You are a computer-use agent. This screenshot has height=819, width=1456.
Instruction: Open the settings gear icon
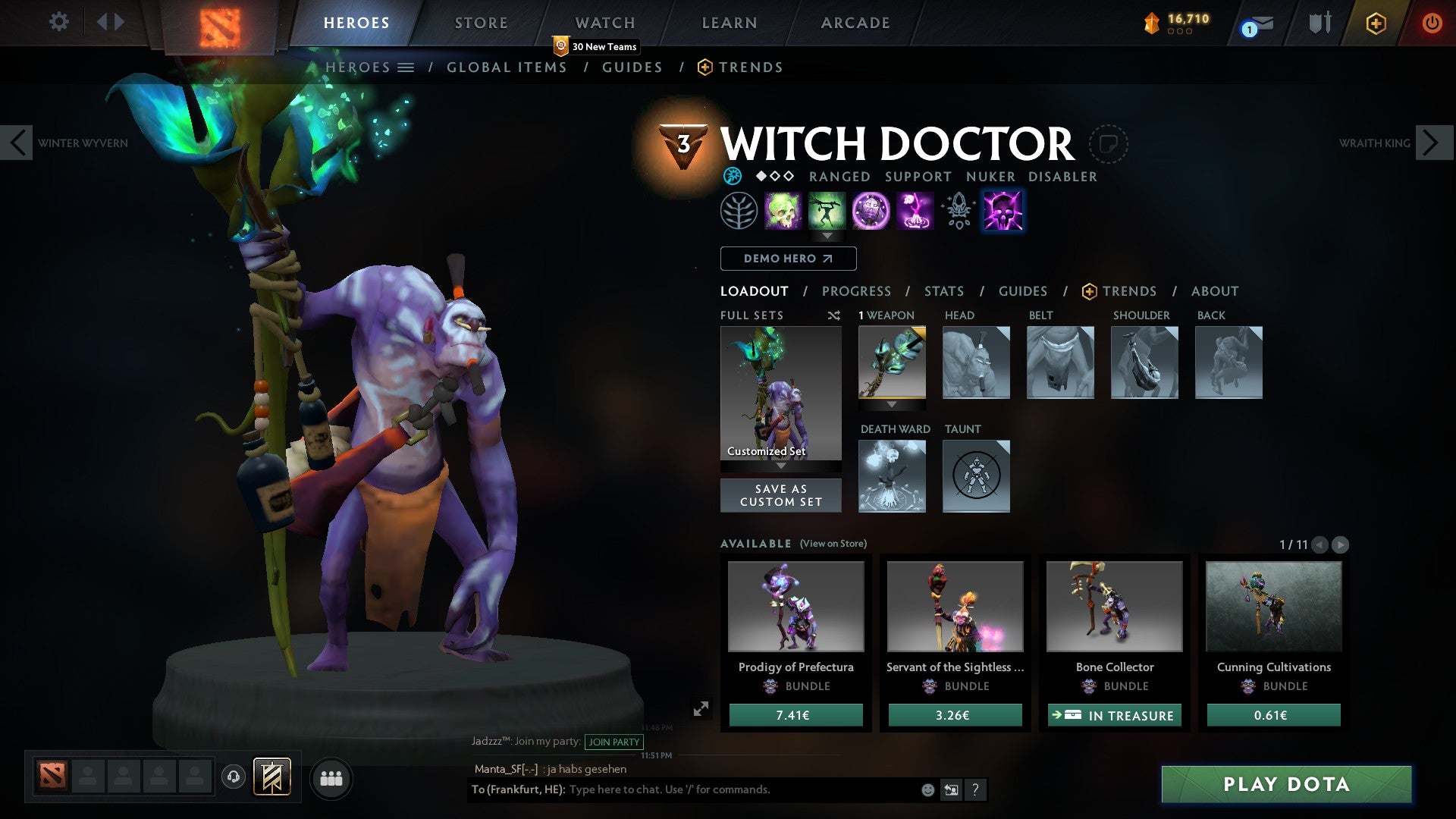tap(58, 22)
